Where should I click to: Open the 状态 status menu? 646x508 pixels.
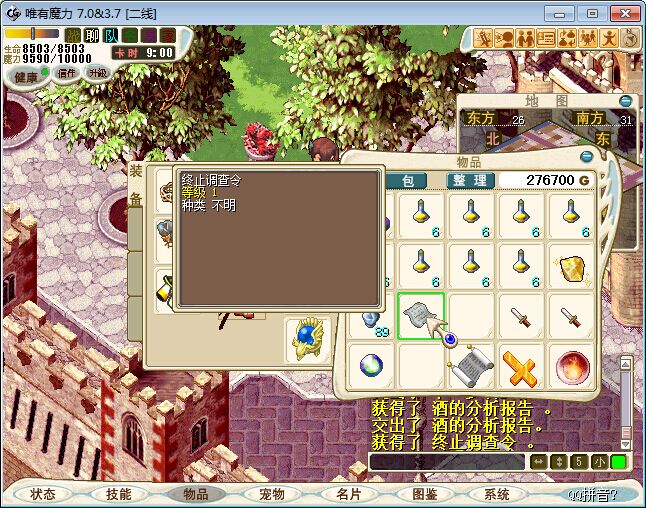click(x=43, y=494)
